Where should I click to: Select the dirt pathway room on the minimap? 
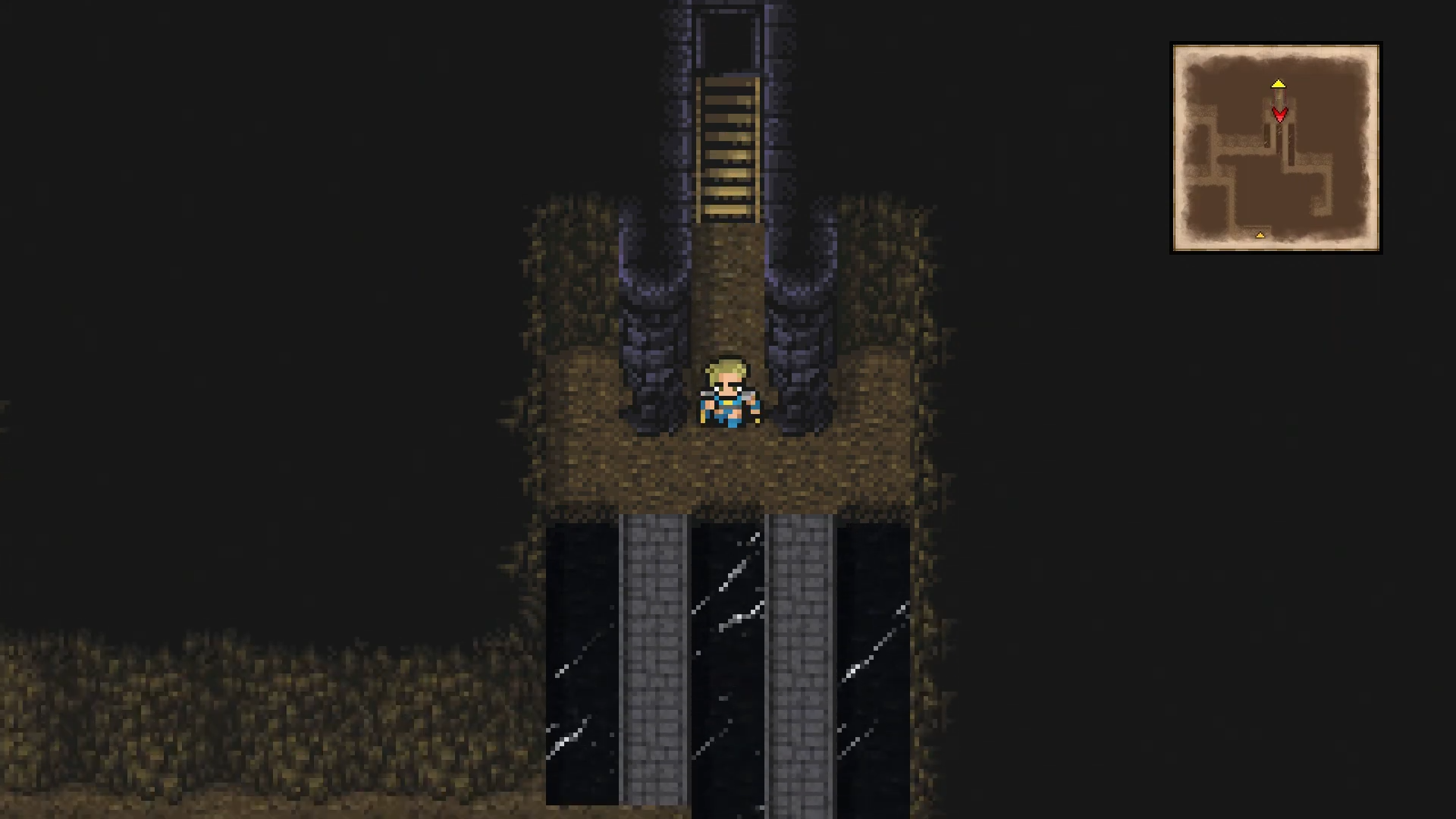pos(1239,144)
